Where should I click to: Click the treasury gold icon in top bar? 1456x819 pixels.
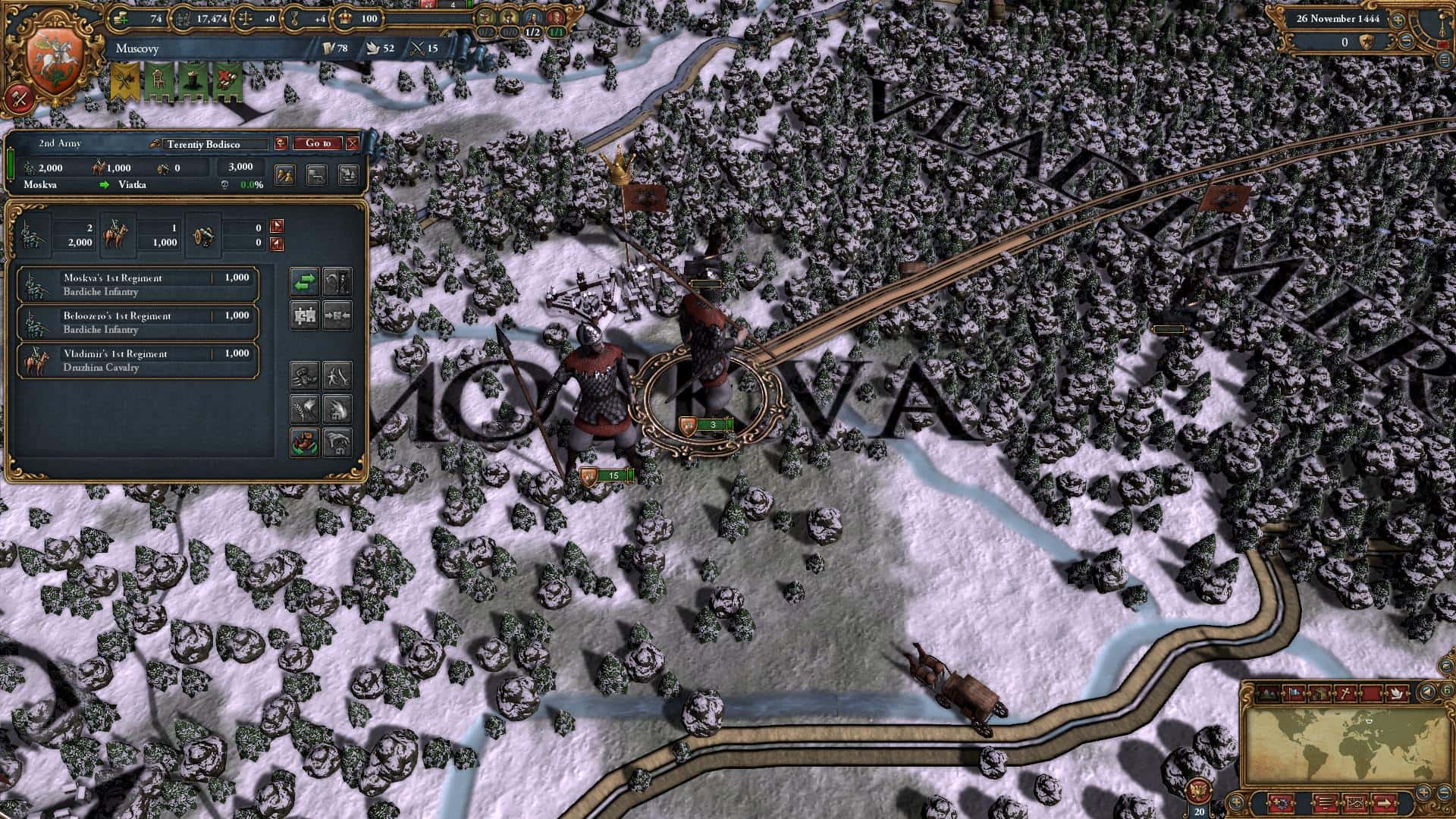click(x=121, y=19)
